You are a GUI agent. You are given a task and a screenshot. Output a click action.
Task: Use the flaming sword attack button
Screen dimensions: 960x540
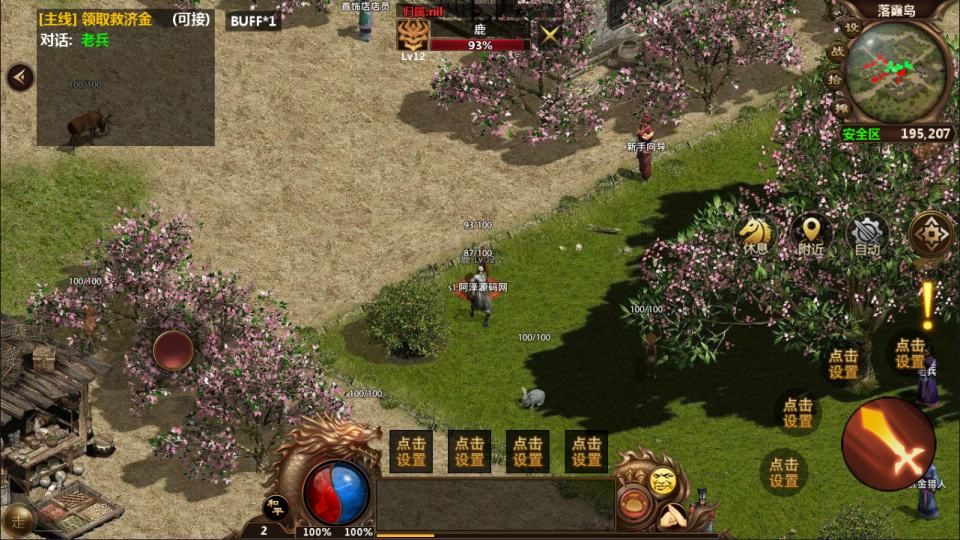click(x=888, y=443)
